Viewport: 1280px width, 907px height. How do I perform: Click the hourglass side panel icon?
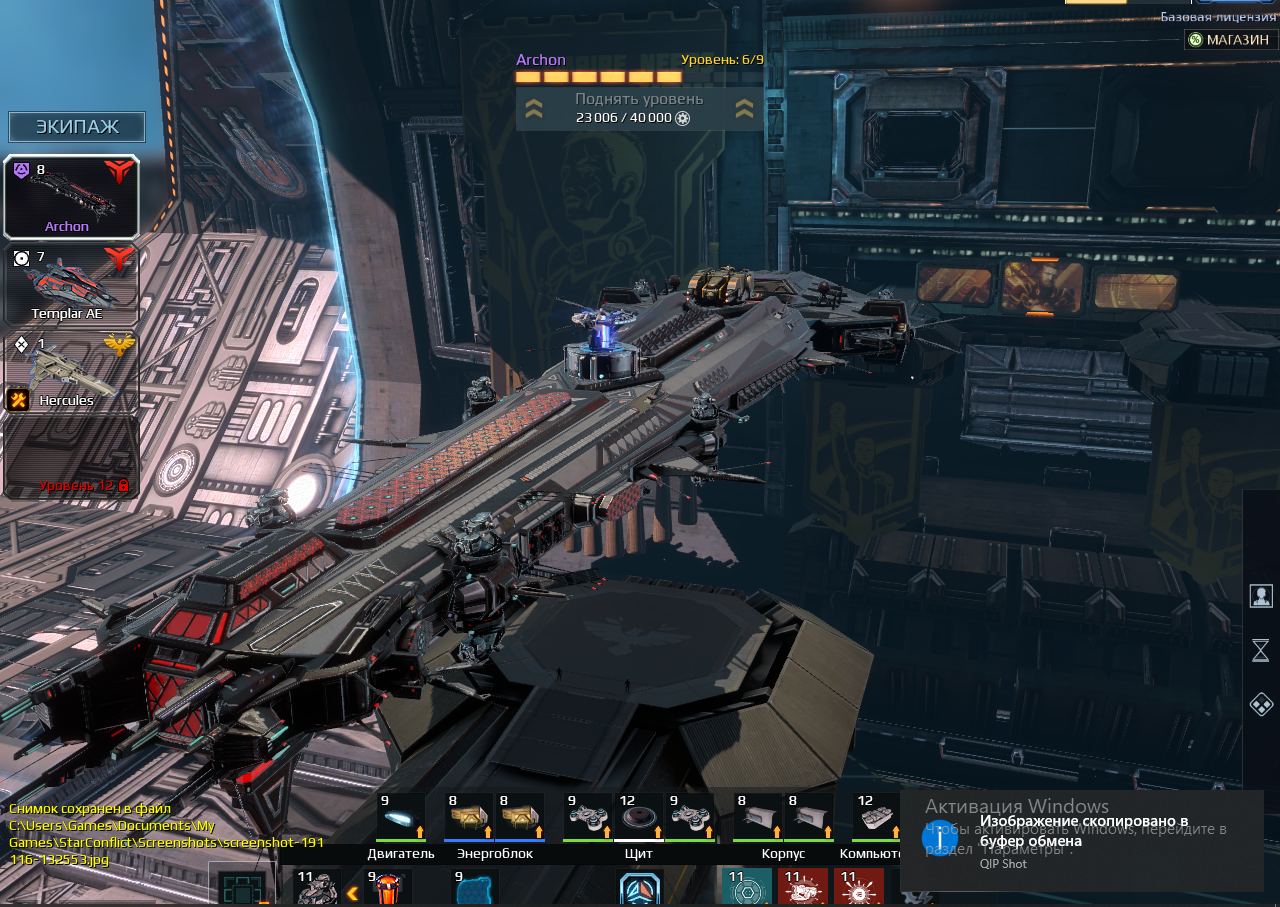[x=1261, y=651]
